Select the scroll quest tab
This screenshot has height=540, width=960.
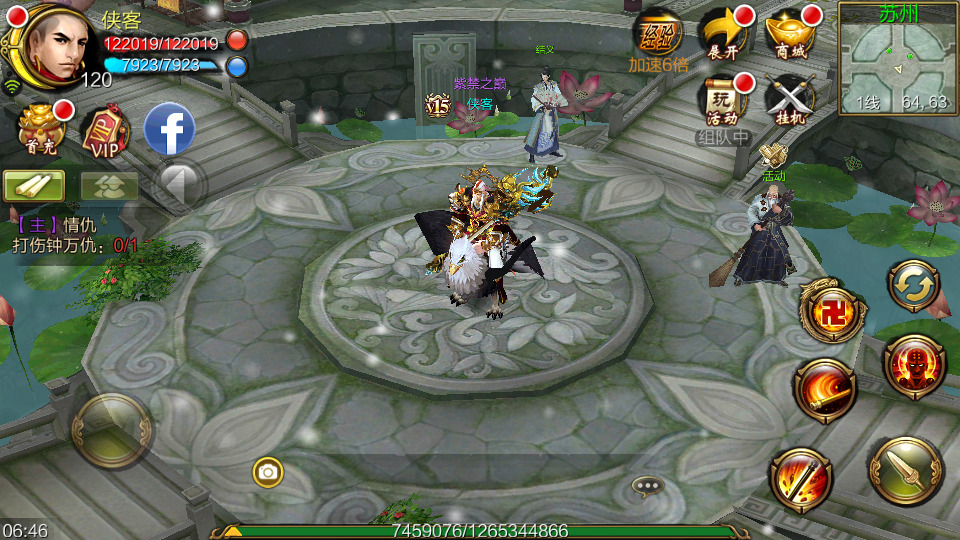pos(34,186)
